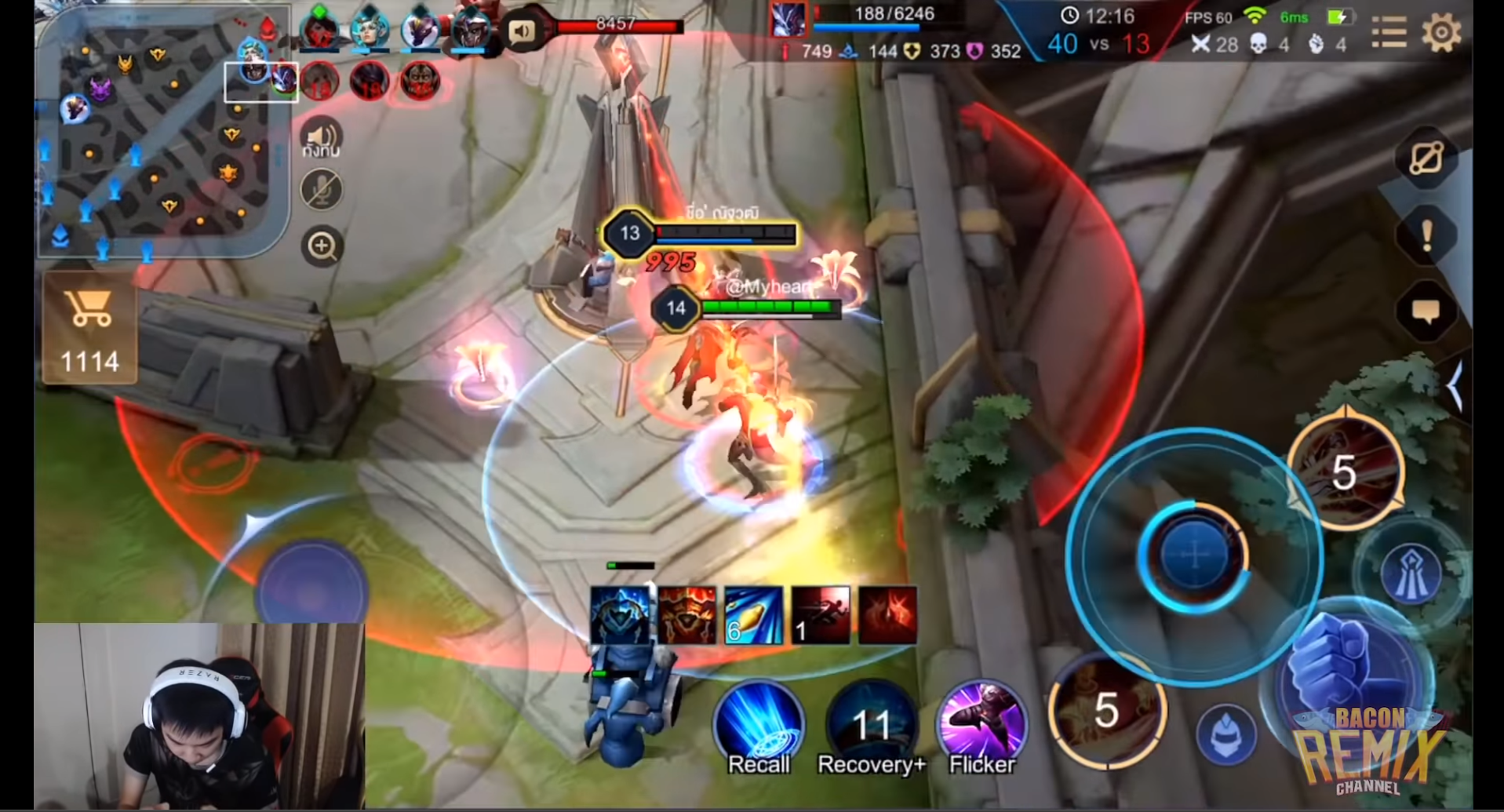This screenshot has height=812, width=1504.
Task: Zoom the minimap with the magnifier button
Action: [x=322, y=246]
